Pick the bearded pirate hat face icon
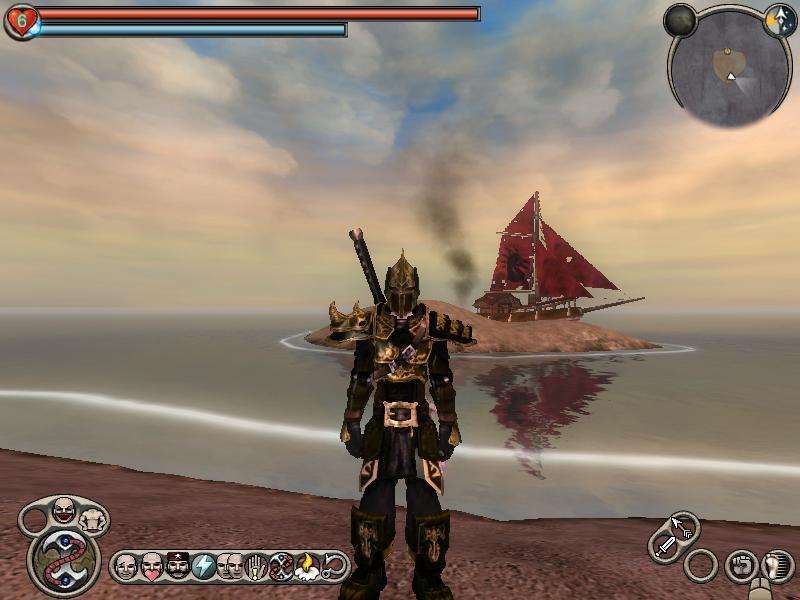800x600 pixels. coord(177,567)
